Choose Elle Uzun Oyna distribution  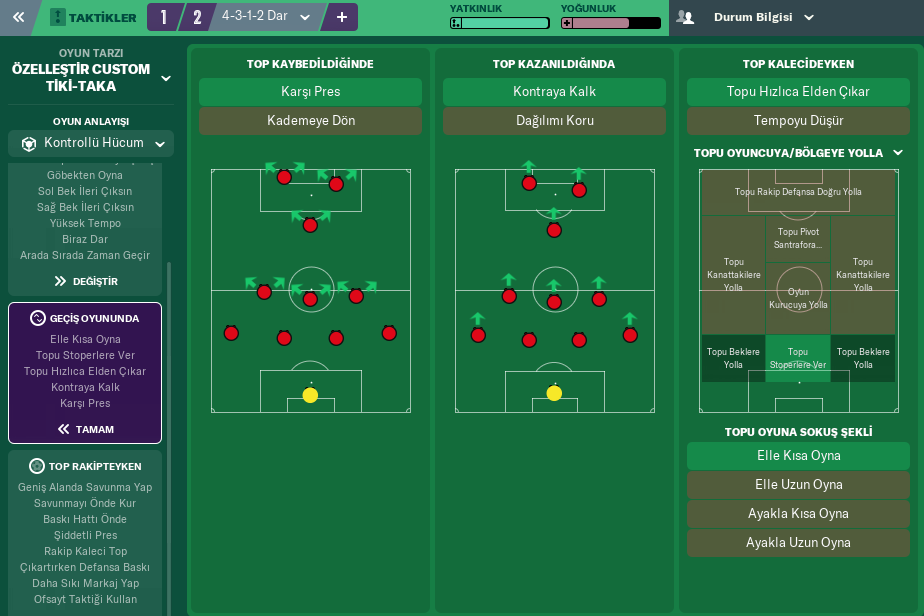(798, 485)
